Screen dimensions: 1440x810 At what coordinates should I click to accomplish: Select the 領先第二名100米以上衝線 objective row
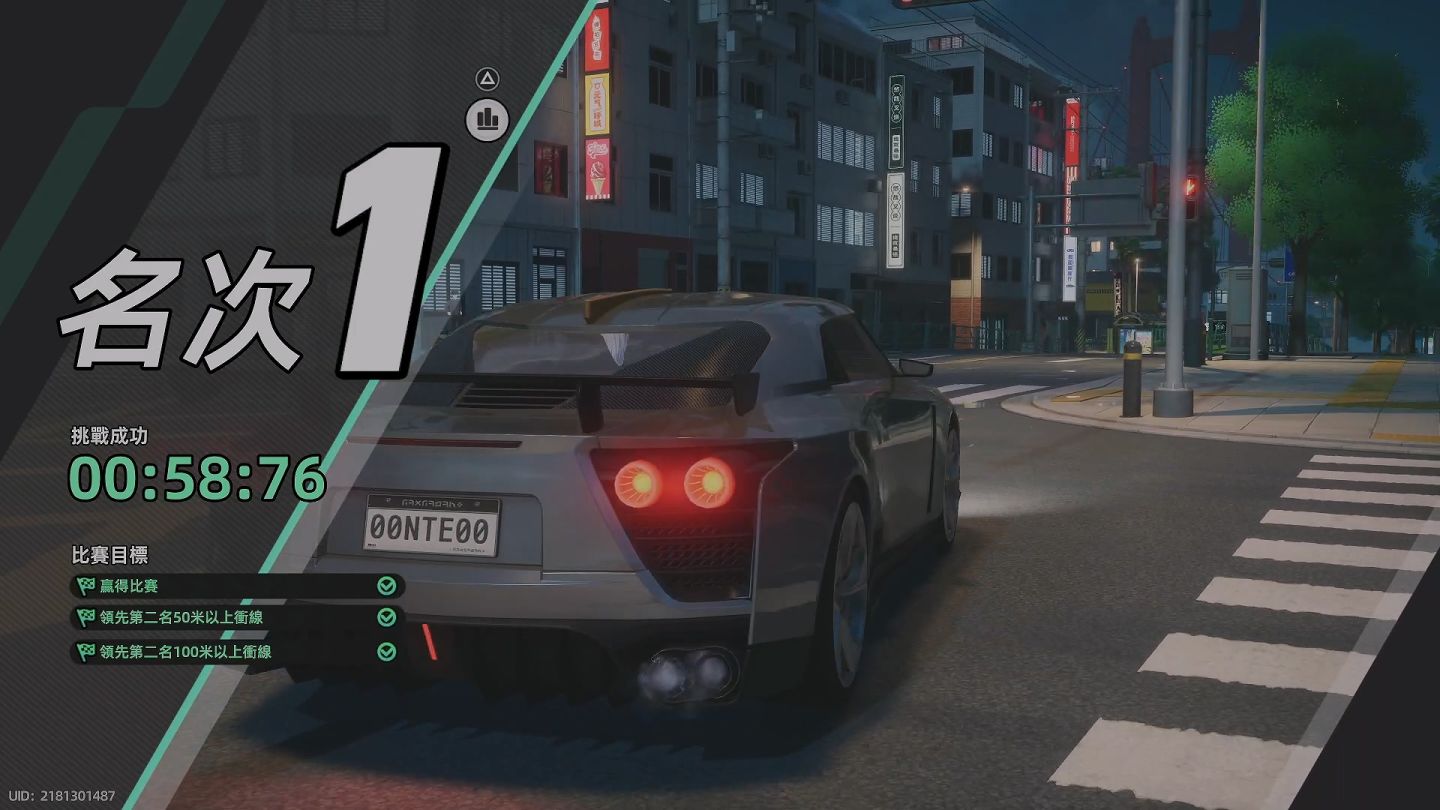(237, 652)
